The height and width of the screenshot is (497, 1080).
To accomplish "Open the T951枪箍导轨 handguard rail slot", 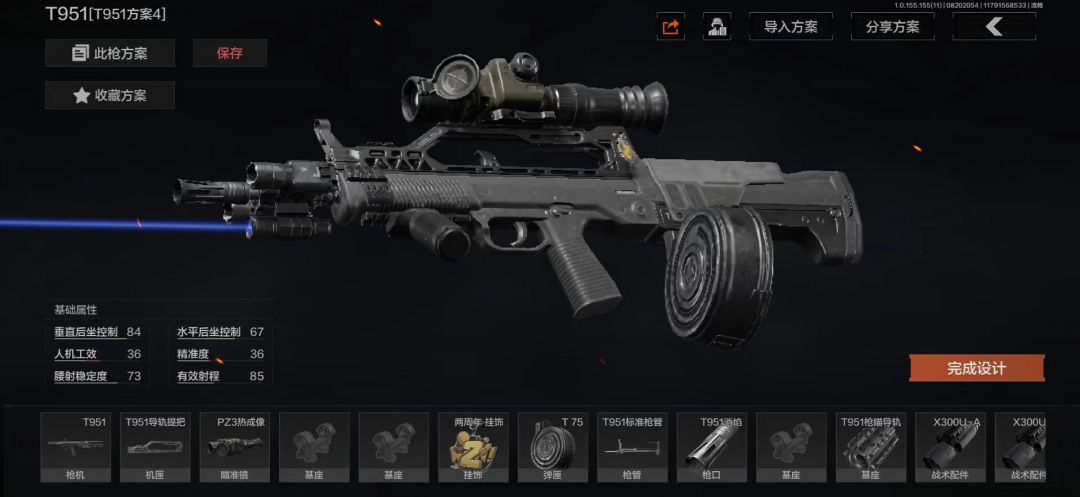I will (870, 448).
